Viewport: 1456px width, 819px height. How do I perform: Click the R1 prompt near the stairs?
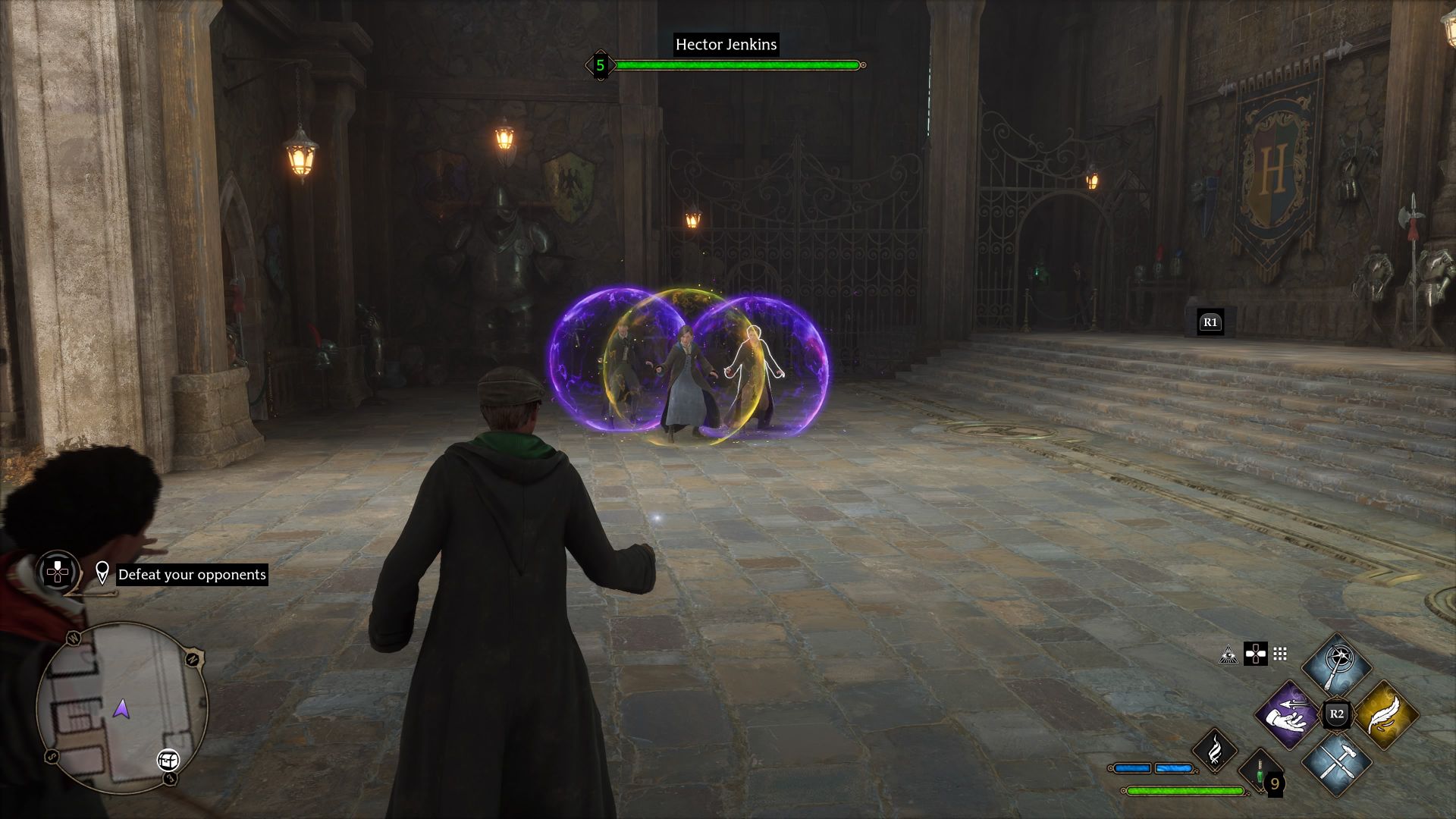pyautogui.click(x=1211, y=322)
